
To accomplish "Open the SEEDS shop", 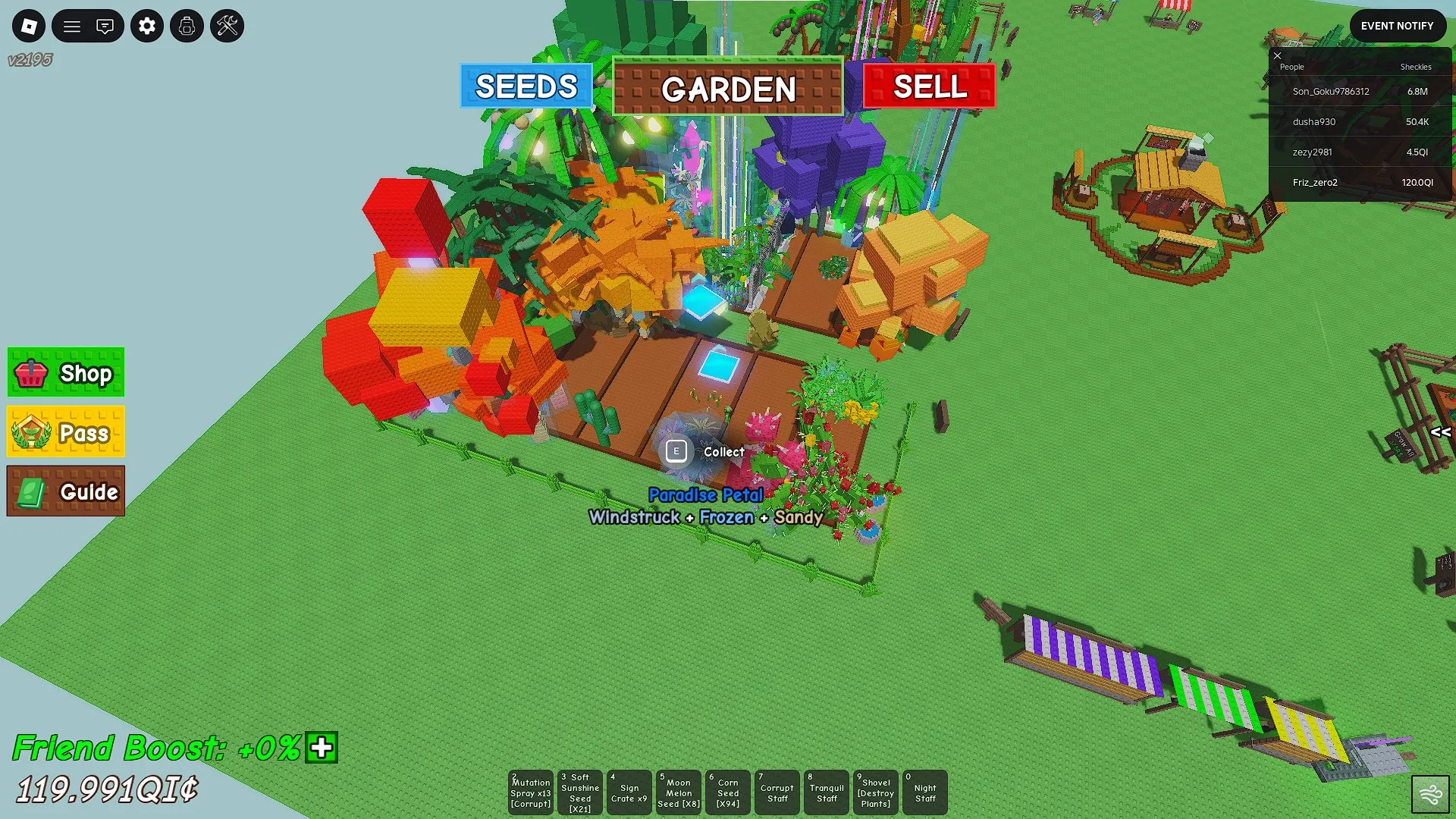I will pos(526,86).
